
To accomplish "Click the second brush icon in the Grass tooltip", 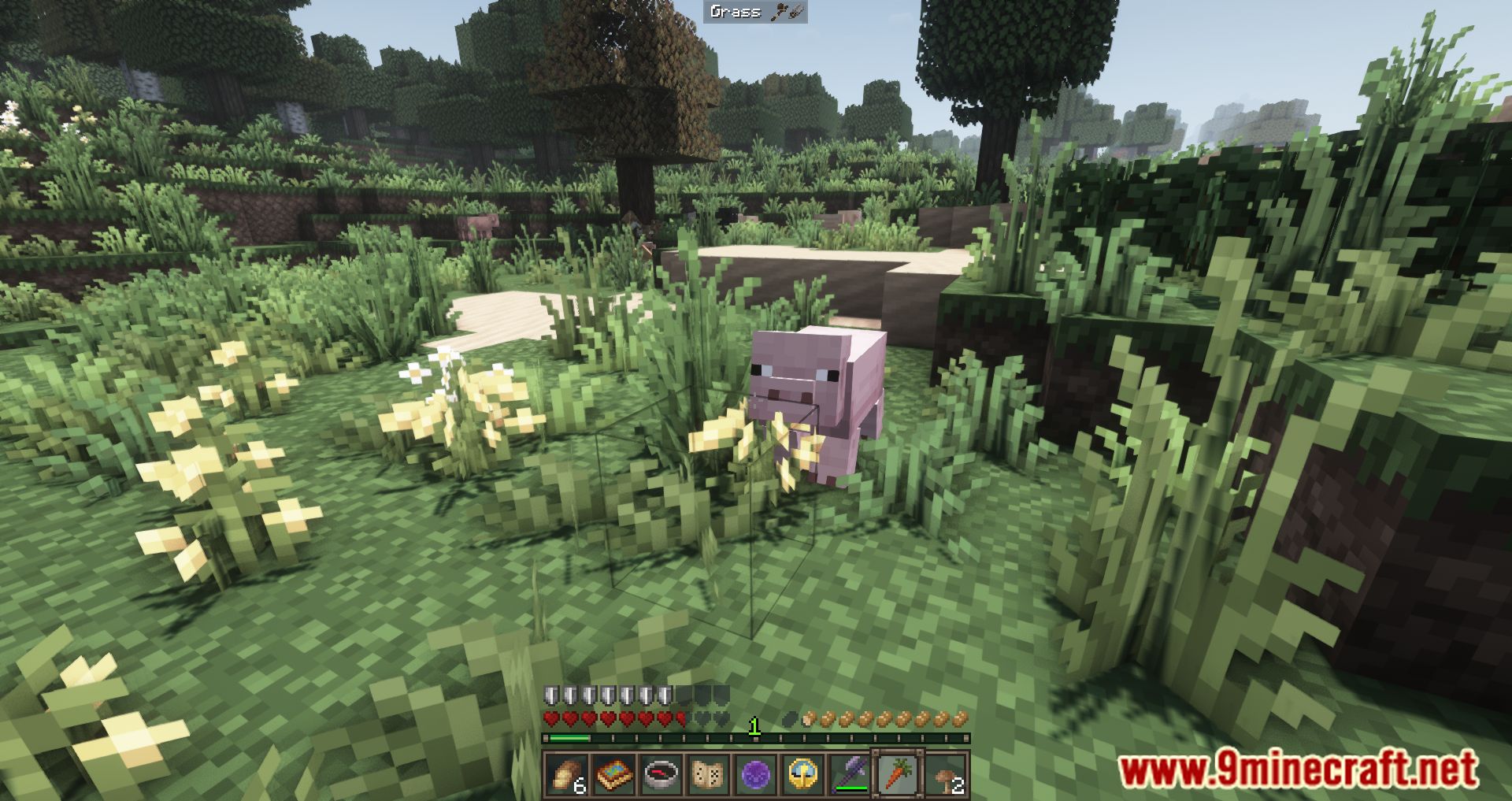I will click(x=795, y=13).
